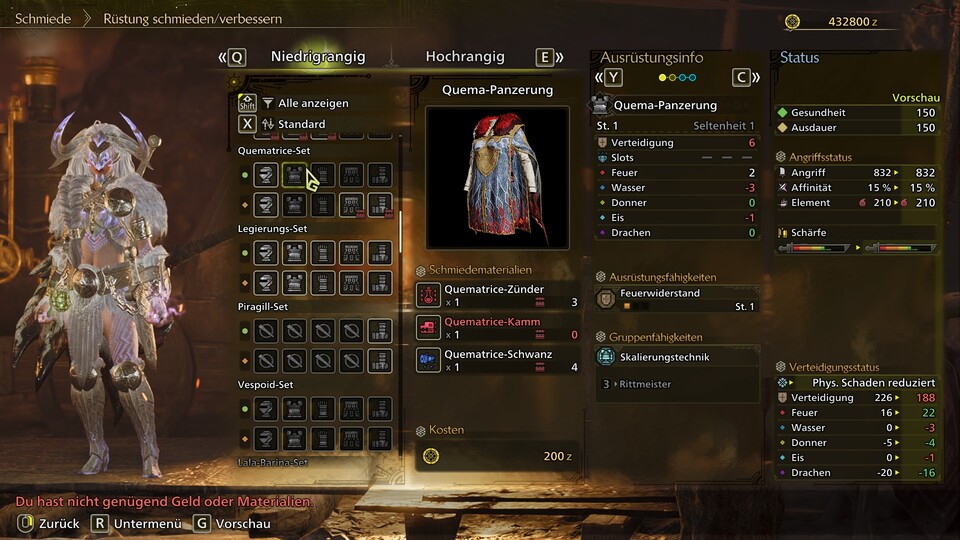
Task: Choose the Ausrüstungsinfo panel header
Action: [651, 57]
